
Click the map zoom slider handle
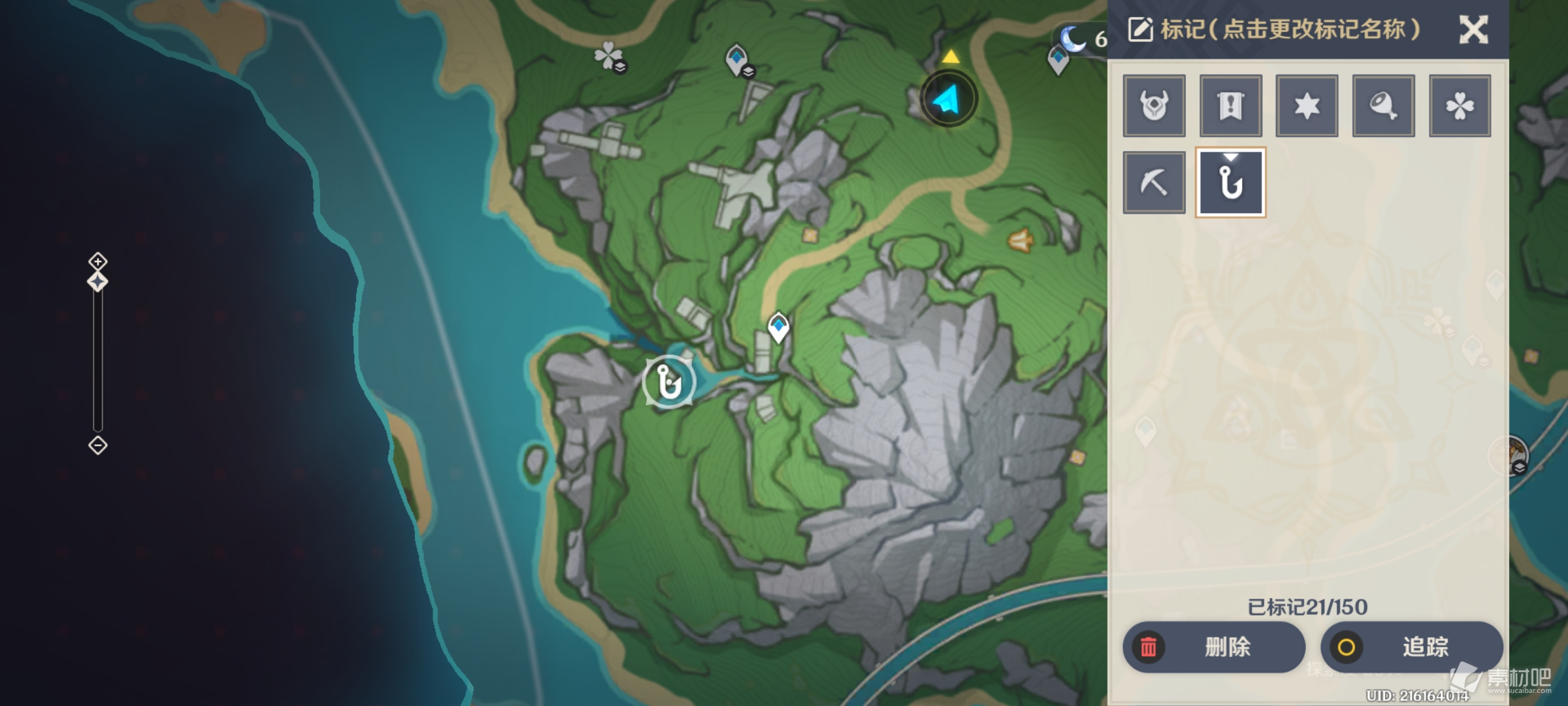pos(98,282)
